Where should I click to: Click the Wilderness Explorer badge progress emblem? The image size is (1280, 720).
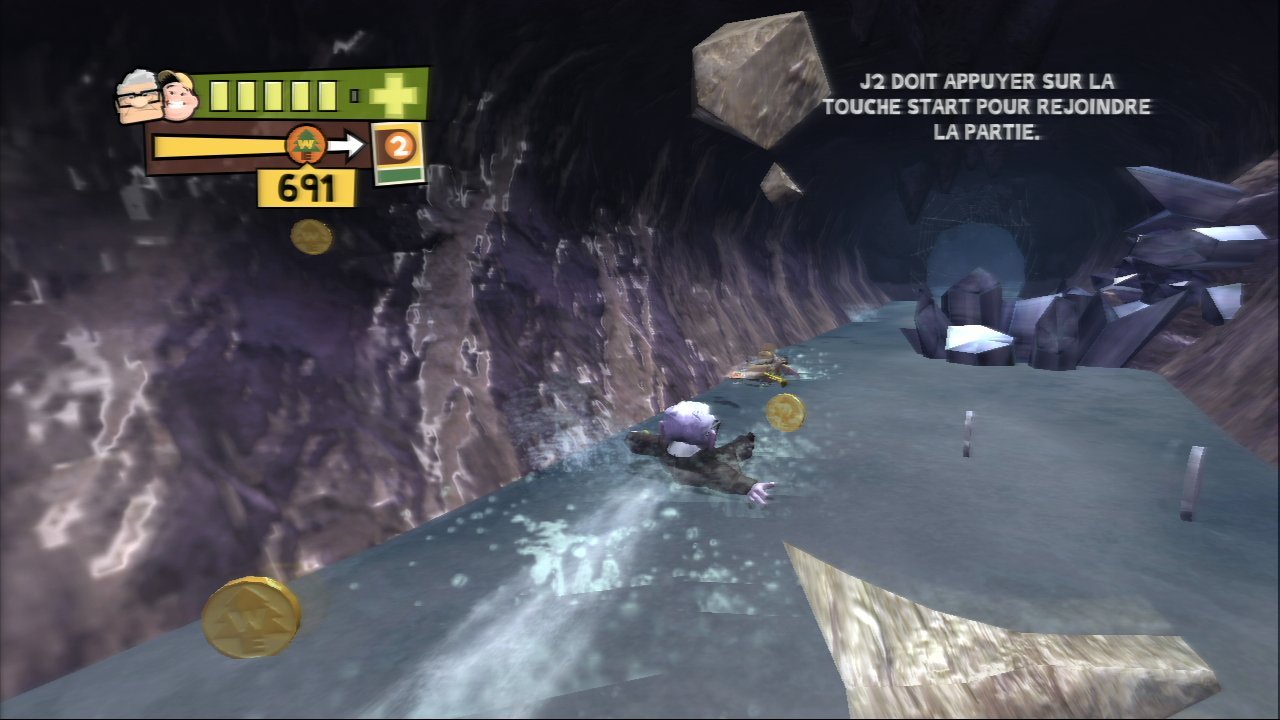303,146
